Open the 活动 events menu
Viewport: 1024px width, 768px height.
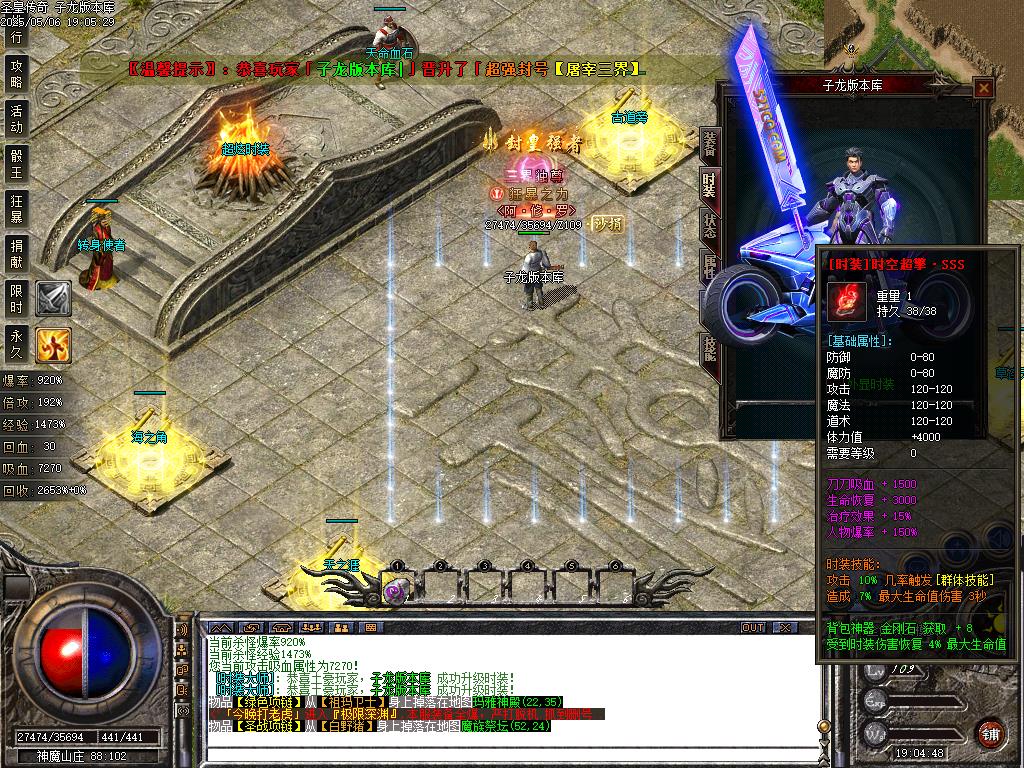pos(16,118)
